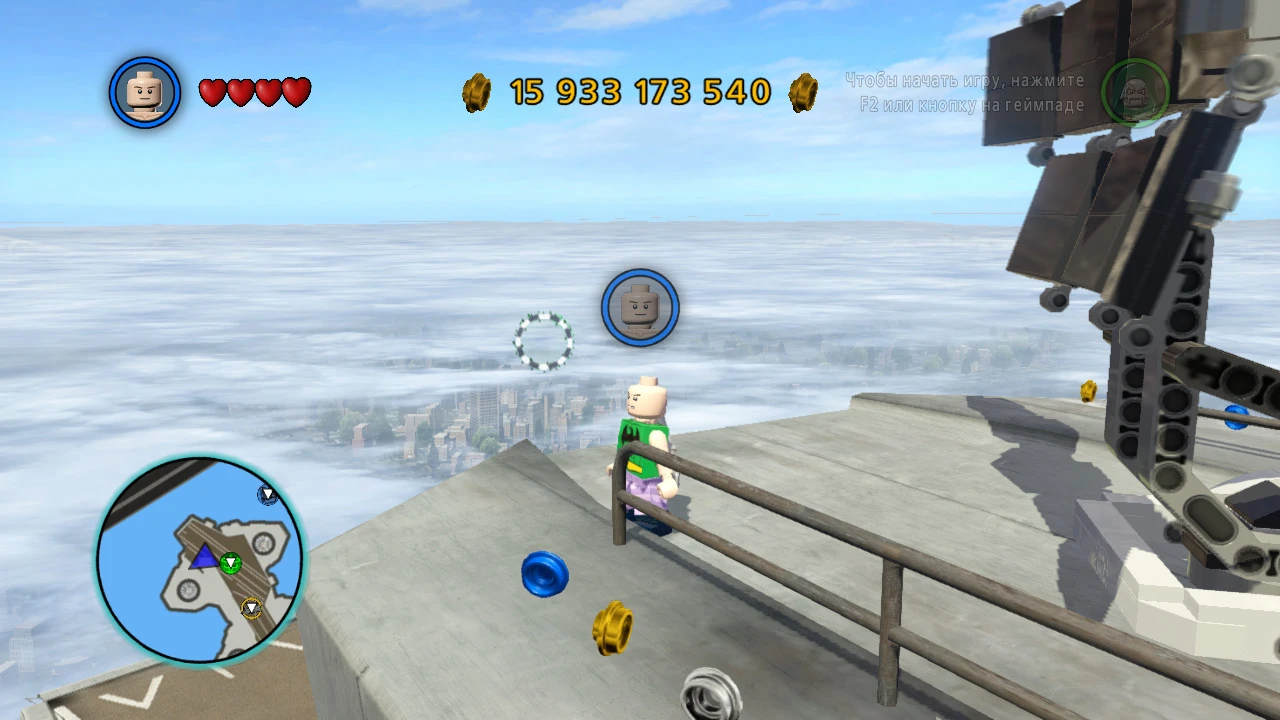Click the blue stud on the rooftop ledge

(544, 577)
